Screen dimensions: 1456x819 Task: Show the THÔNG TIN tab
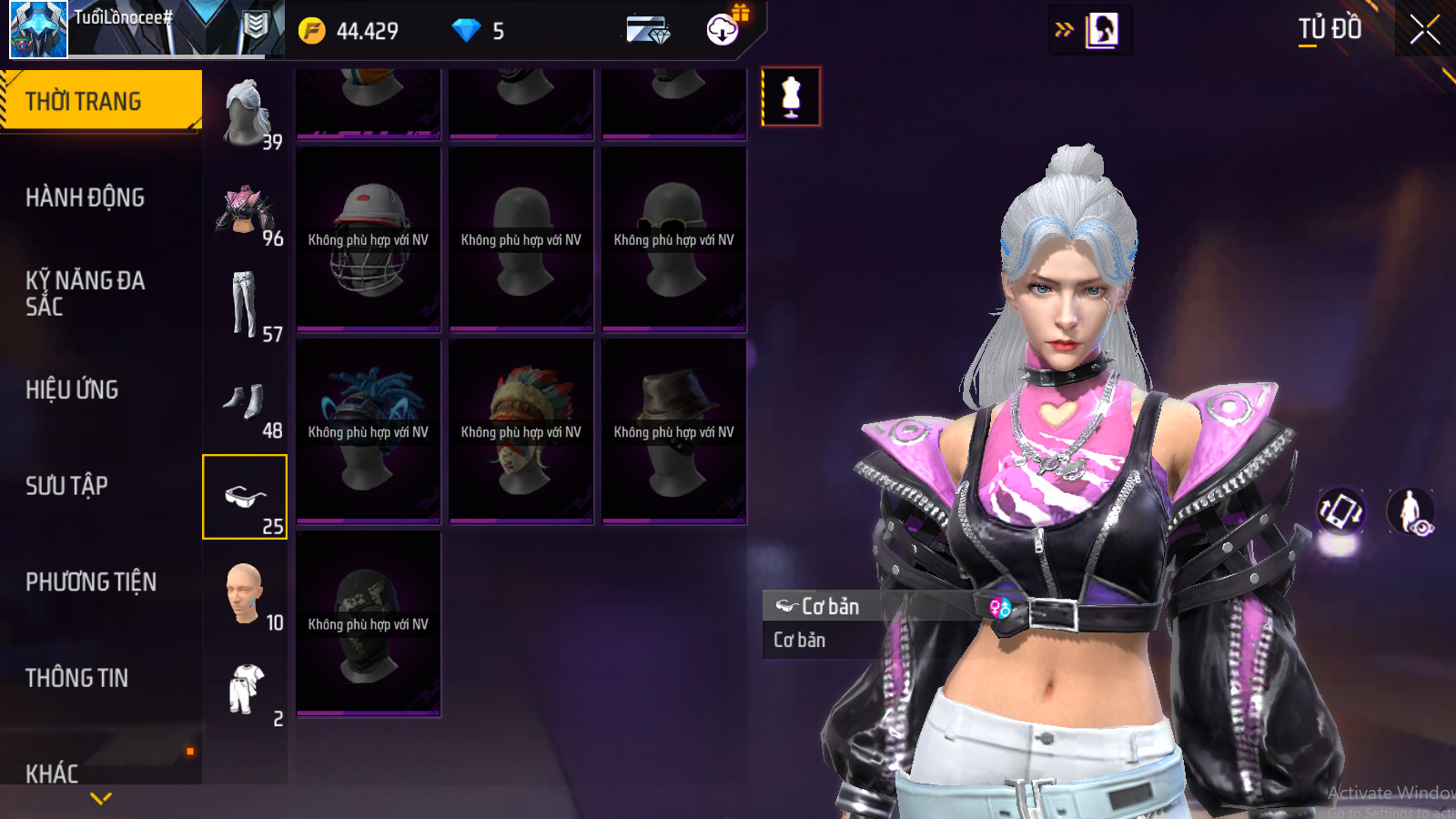pyautogui.click(x=76, y=678)
